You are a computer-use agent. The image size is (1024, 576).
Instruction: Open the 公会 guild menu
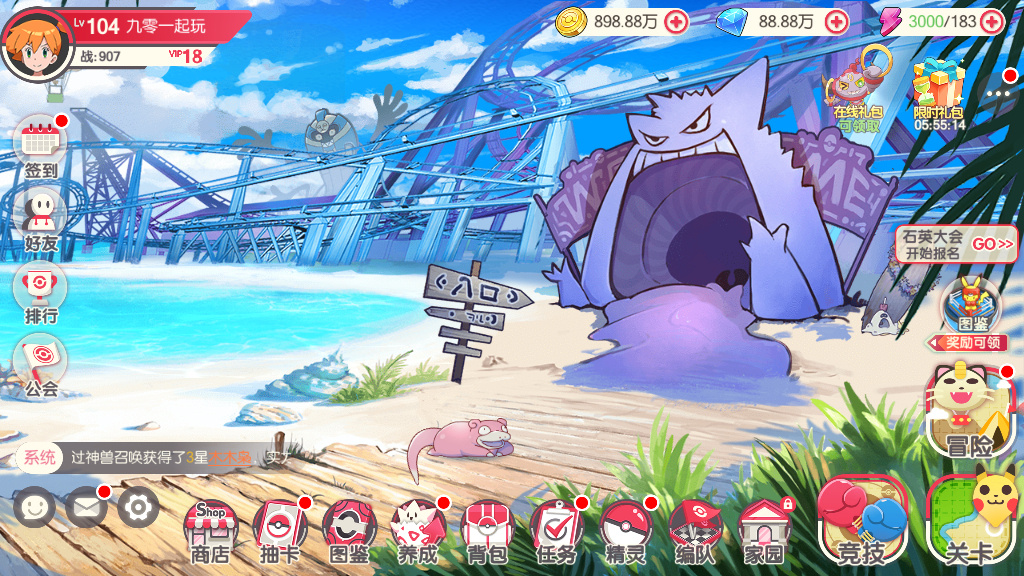click(42, 366)
